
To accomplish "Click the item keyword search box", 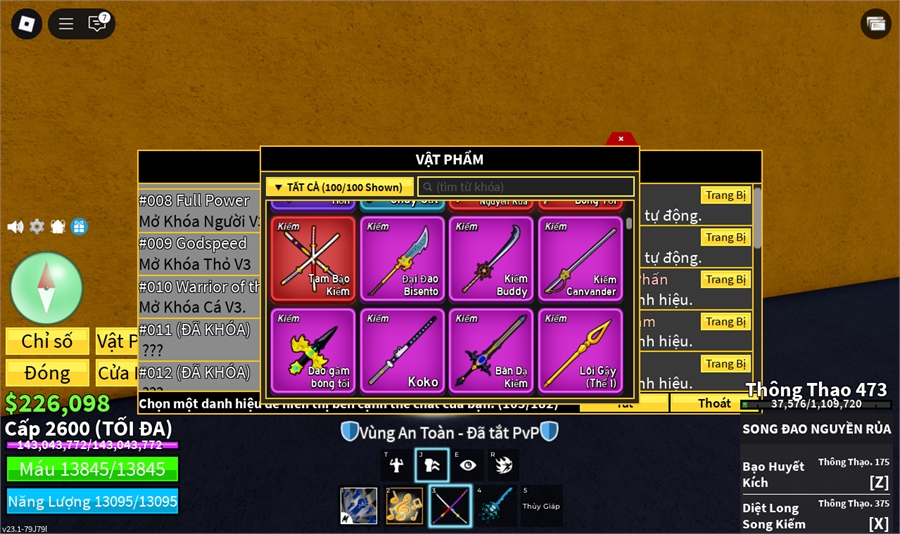I will coord(526,187).
